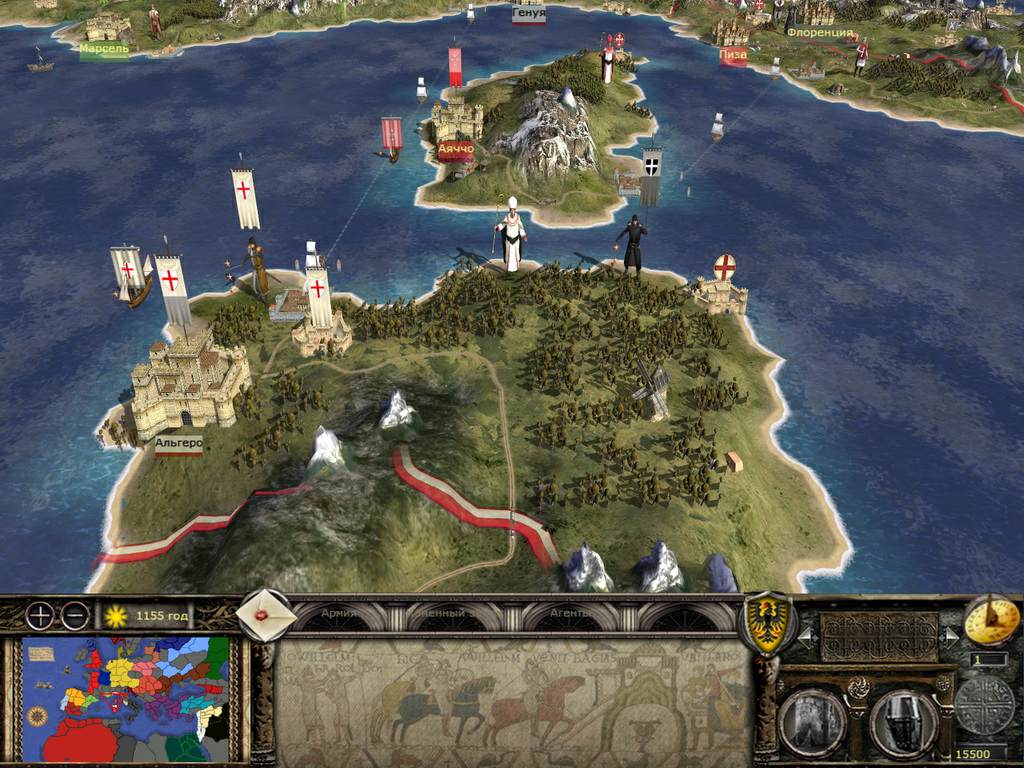
Task: Click the Europe minimap
Action: 126,699
